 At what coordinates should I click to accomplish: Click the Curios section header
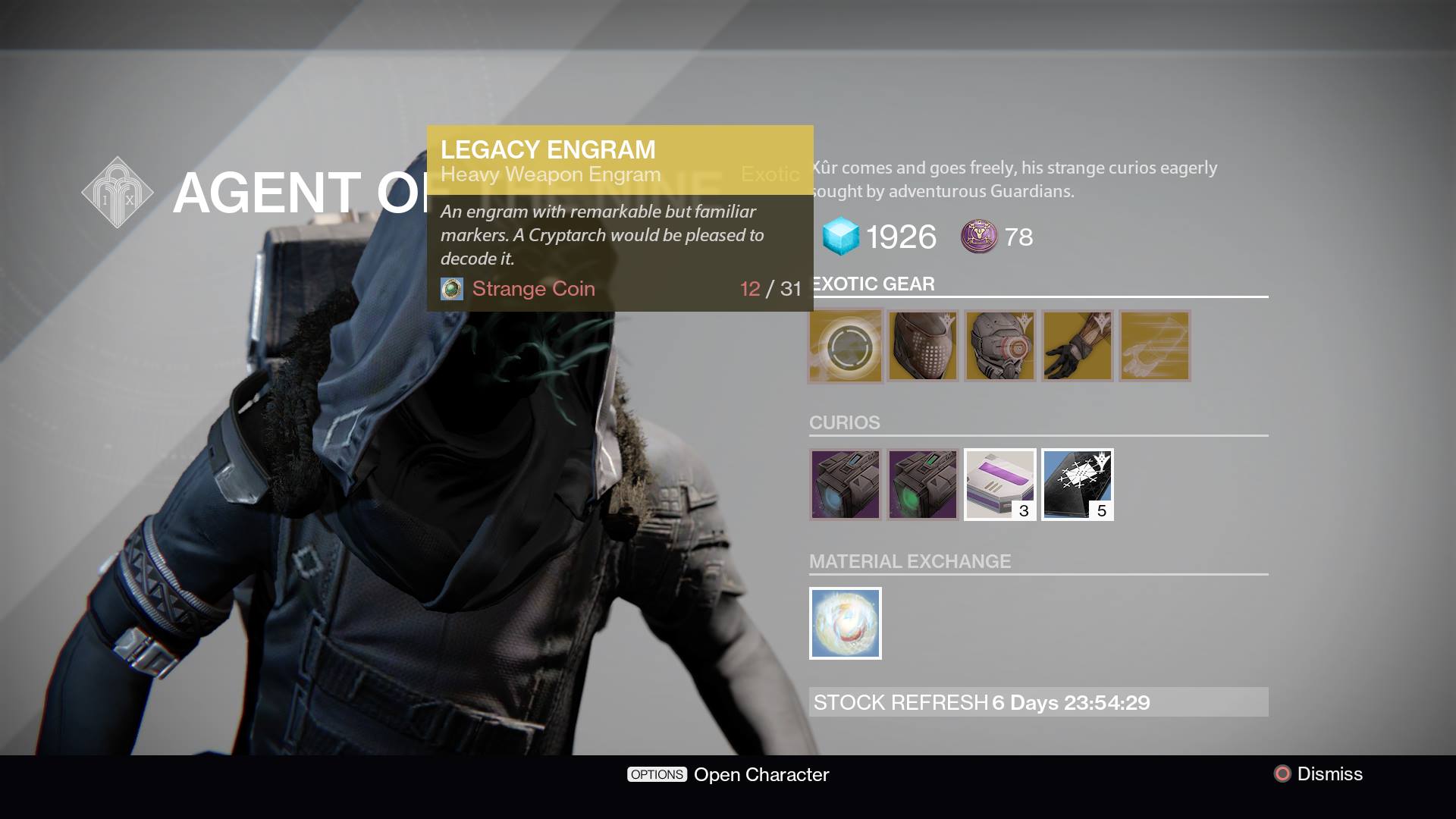coord(843,422)
